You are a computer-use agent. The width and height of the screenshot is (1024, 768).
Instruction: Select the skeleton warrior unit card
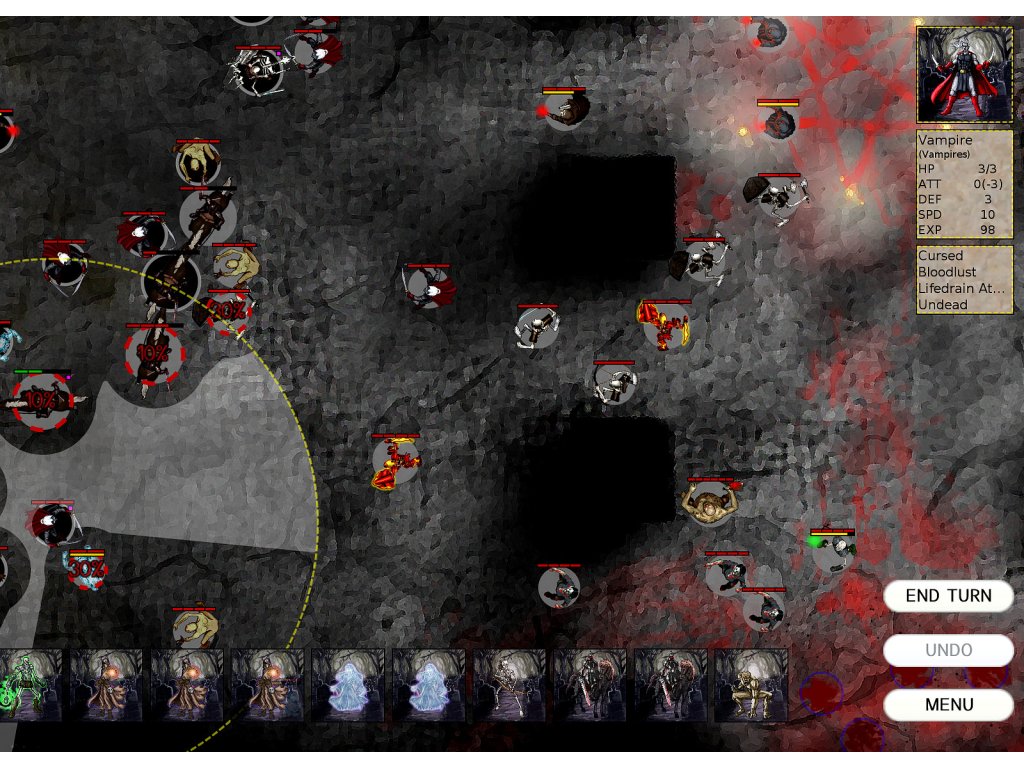tap(510, 685)
